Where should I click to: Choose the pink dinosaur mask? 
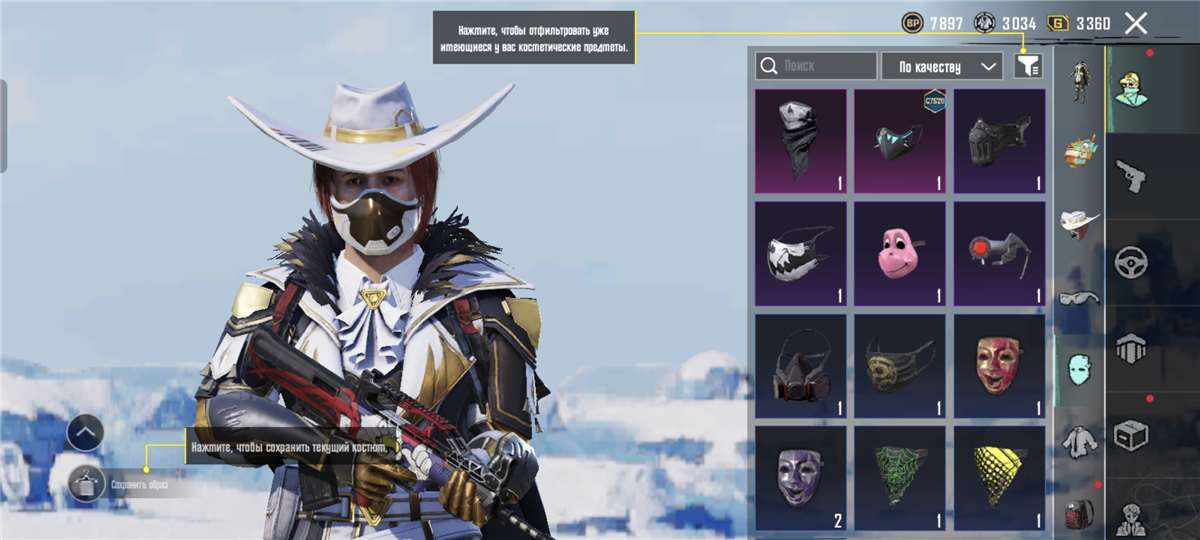[899, 253]
